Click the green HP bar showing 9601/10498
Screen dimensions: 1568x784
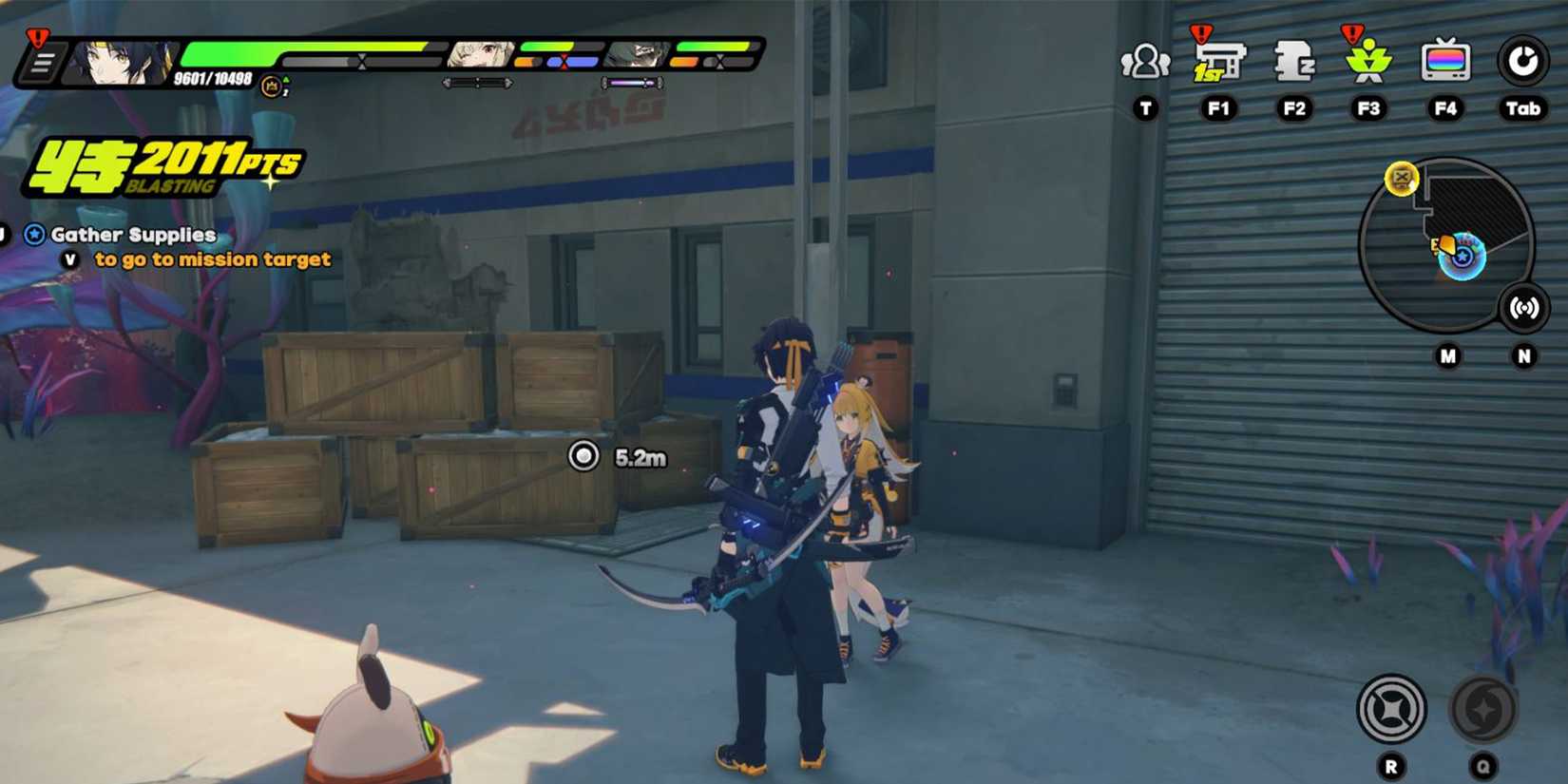pyautogui.click(x=285, y=54)
